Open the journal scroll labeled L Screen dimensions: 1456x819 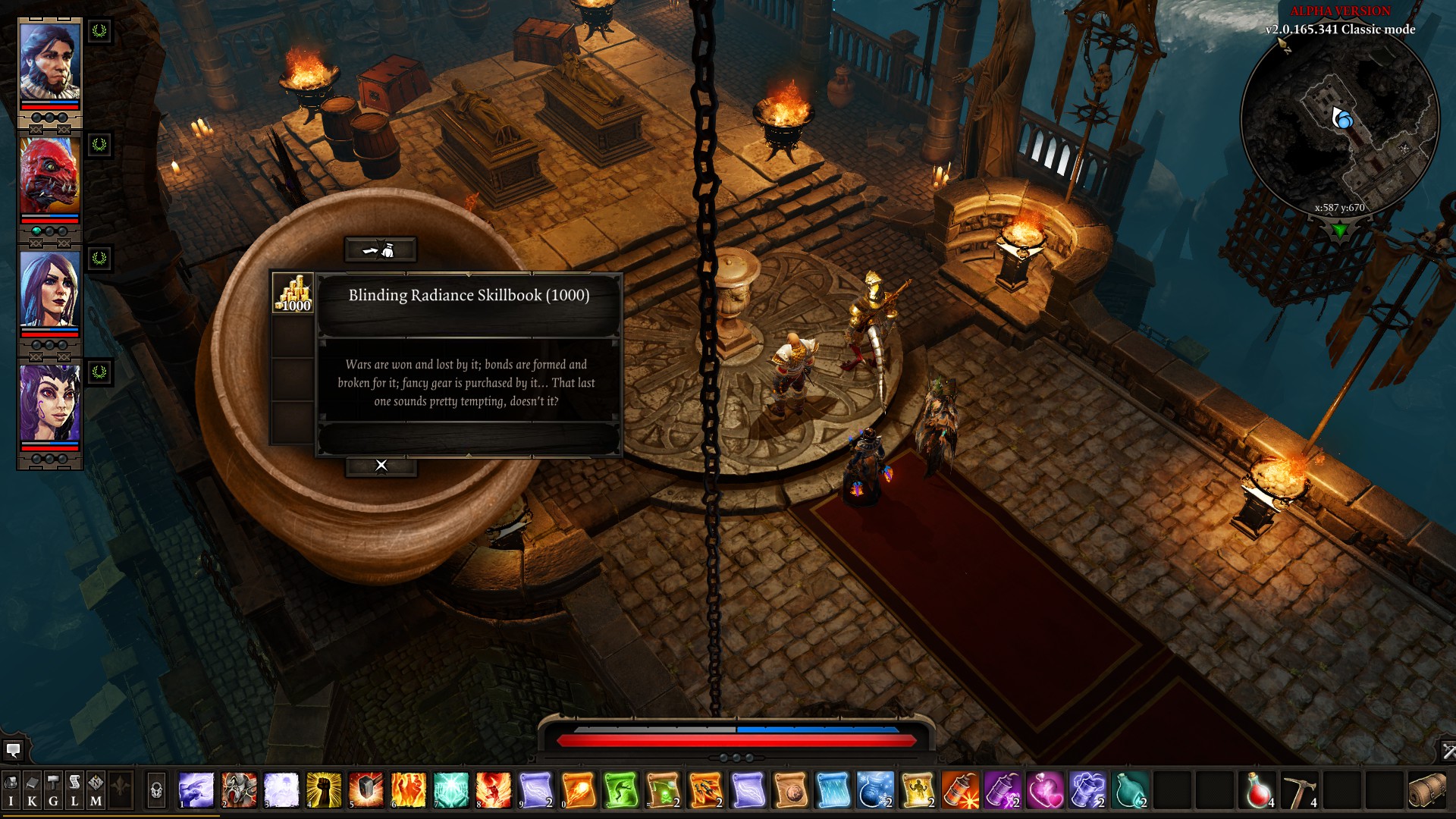tap(74, 791)
